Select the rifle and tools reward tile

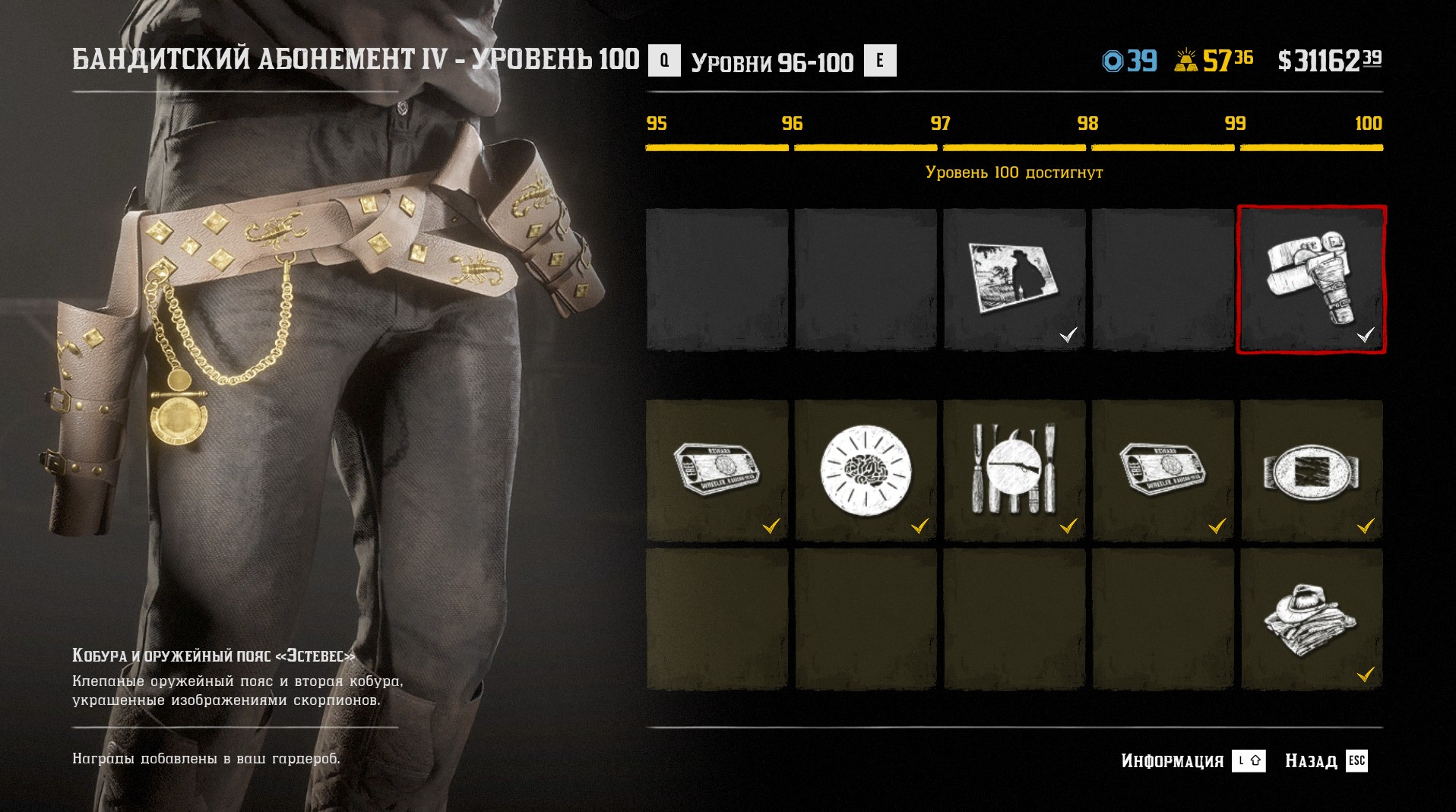(x=1014, y=470)
